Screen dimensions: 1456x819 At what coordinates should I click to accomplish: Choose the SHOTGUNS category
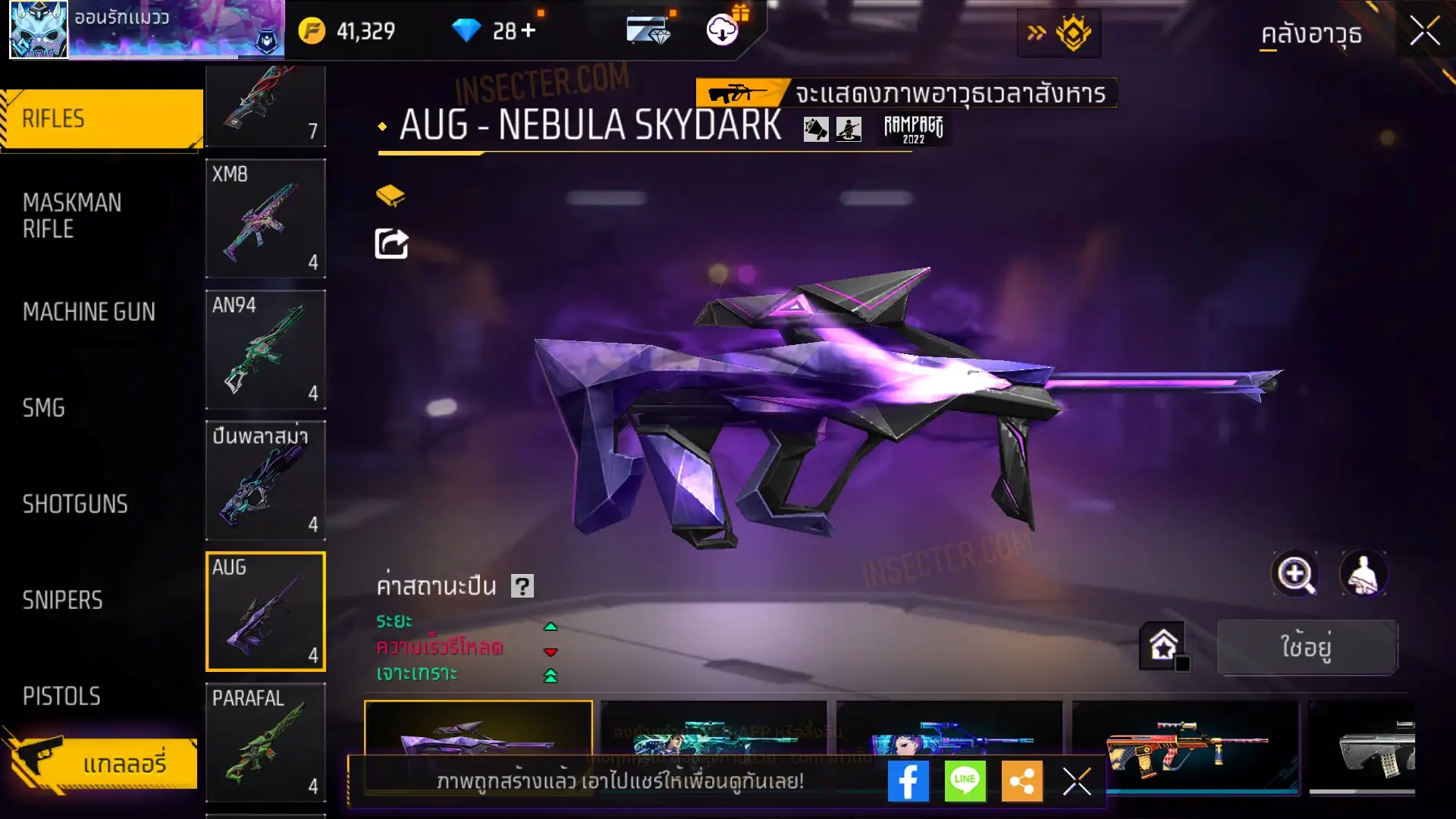click(75, 504)
